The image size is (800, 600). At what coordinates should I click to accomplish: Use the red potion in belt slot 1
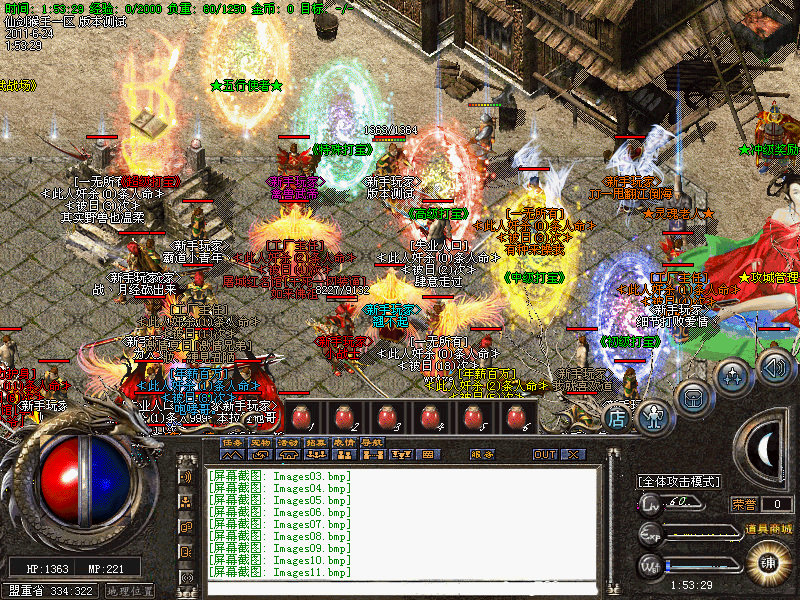tap(296, 417)
